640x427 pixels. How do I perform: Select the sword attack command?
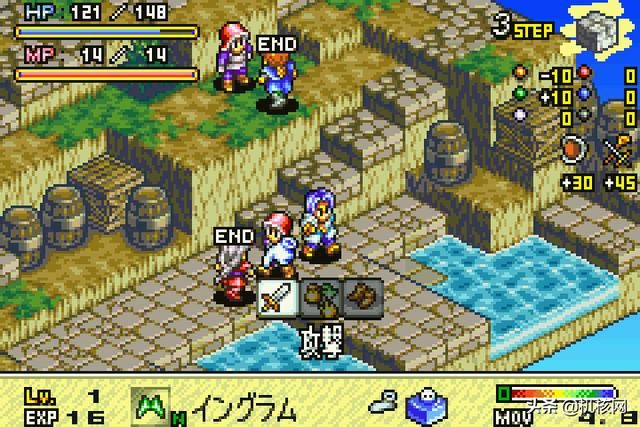(277, 297)
